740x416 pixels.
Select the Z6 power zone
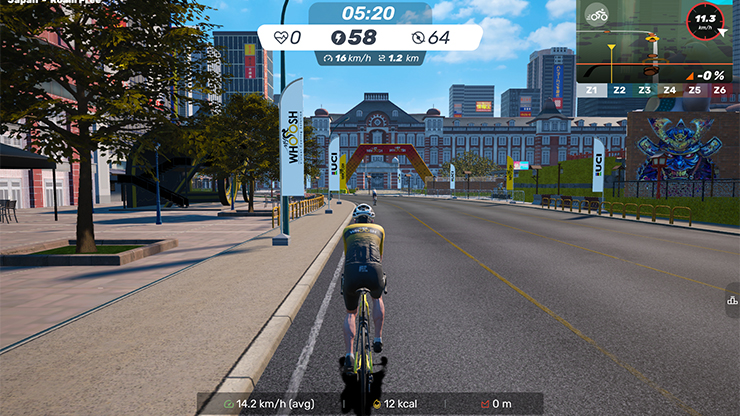tap(720, 90)
